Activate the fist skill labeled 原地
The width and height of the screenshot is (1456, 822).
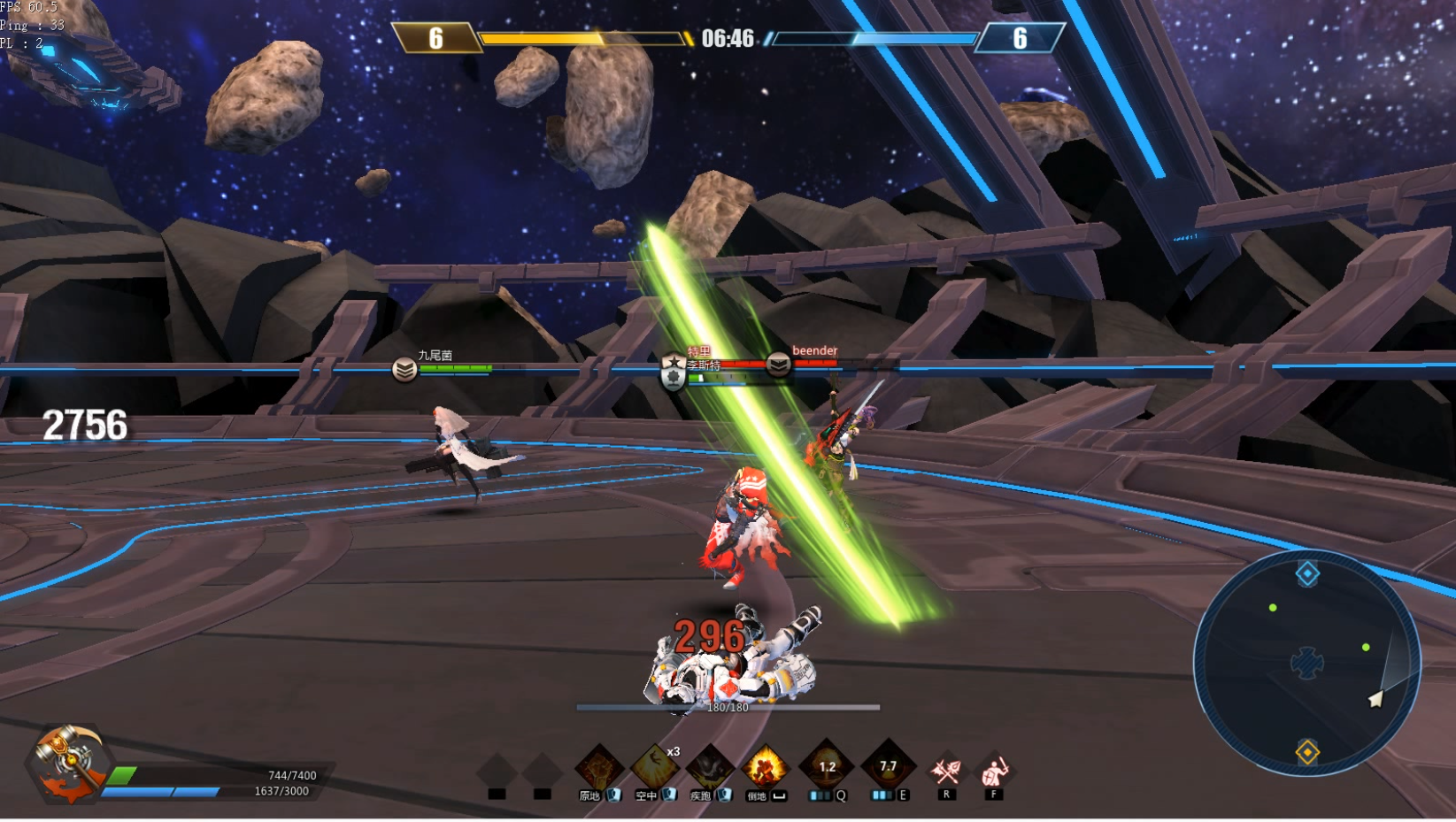pos(599,766)
